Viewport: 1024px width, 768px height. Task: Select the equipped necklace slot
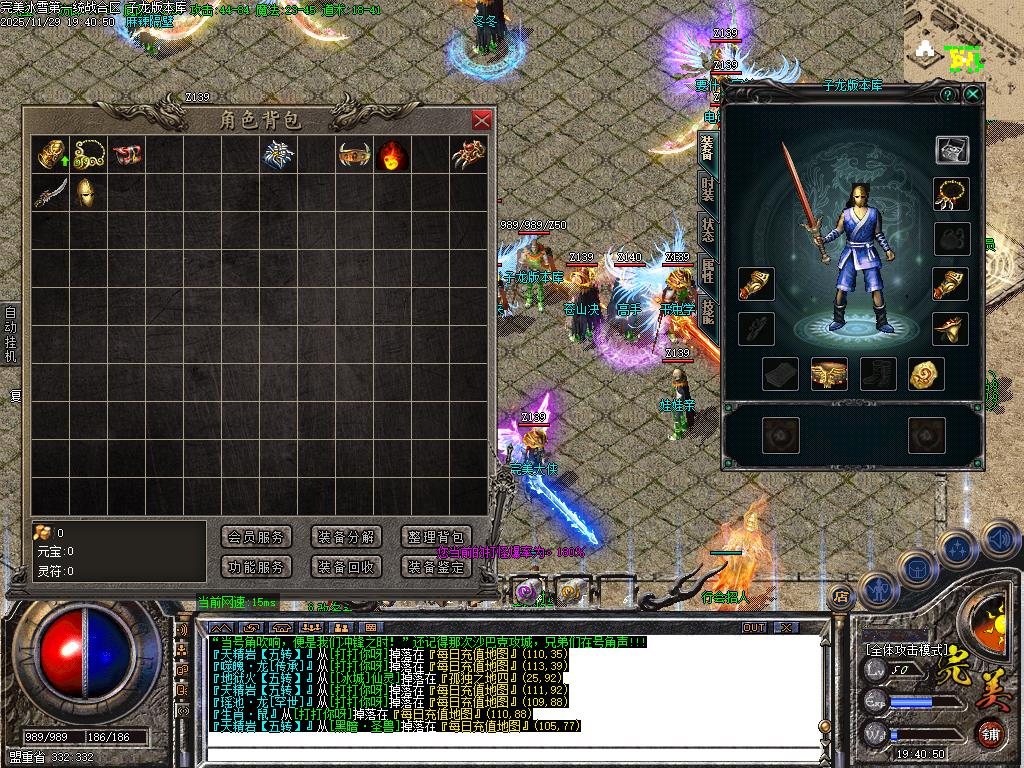(951, 193)
